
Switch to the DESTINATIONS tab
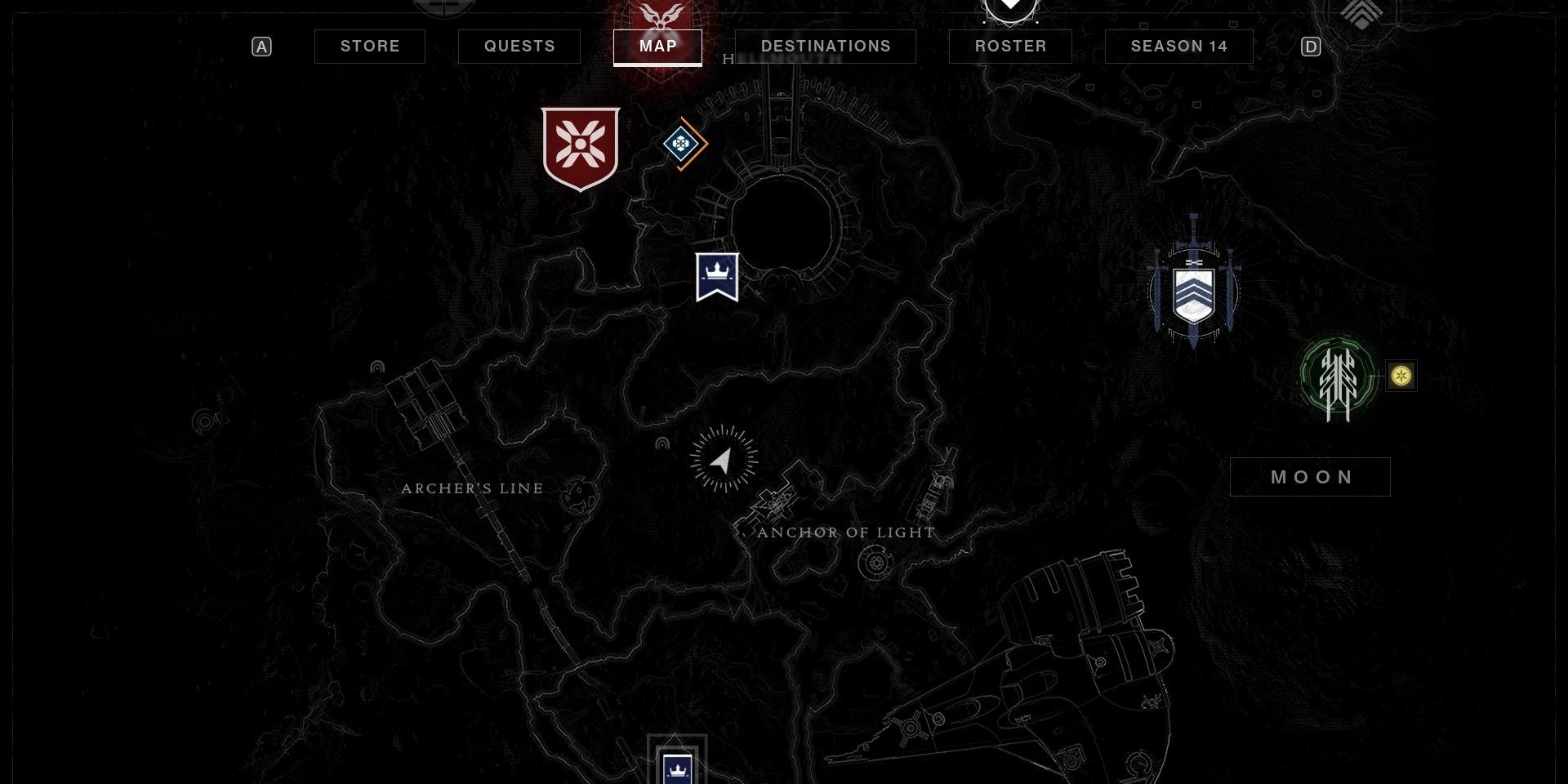pyautogui.click(x=825, y=47)
